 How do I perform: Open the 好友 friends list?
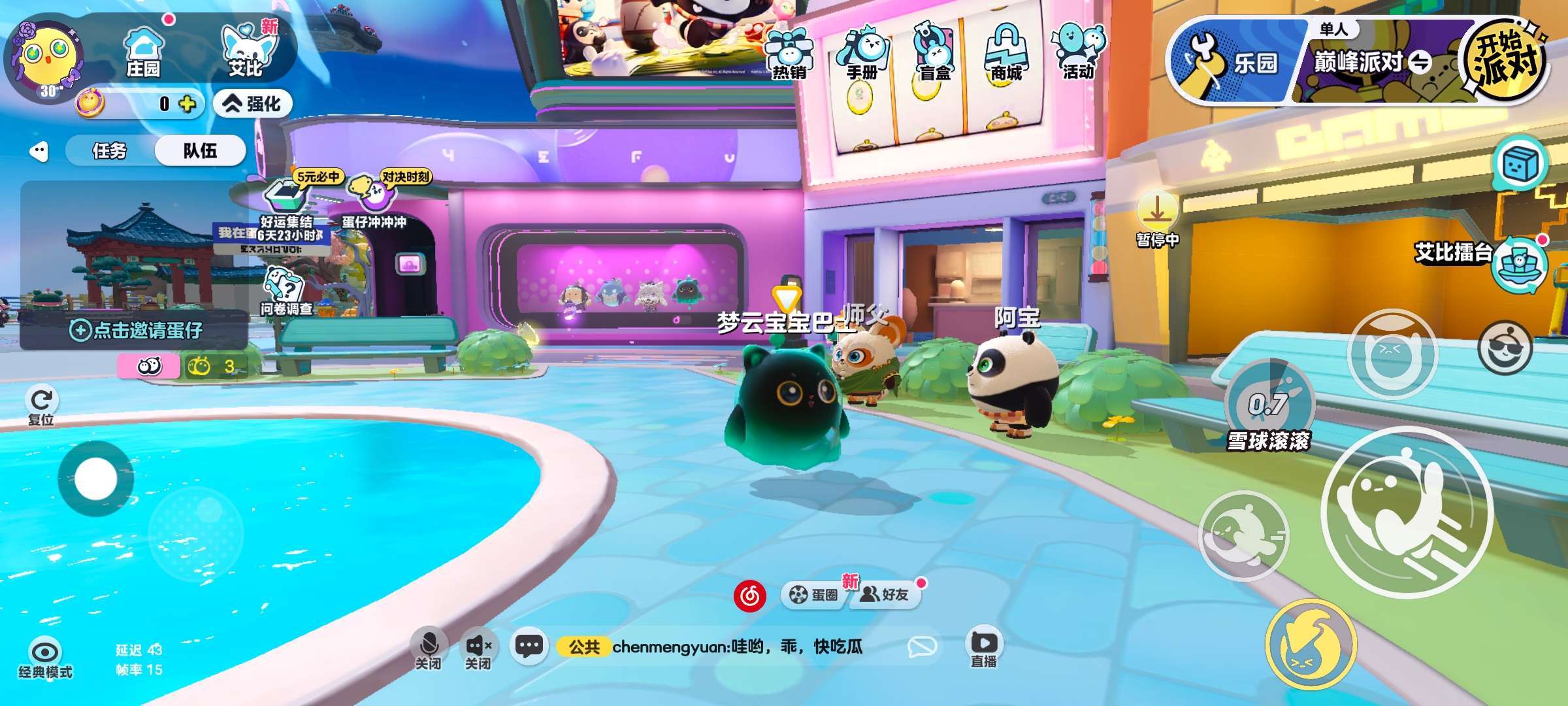coord(885,594)
